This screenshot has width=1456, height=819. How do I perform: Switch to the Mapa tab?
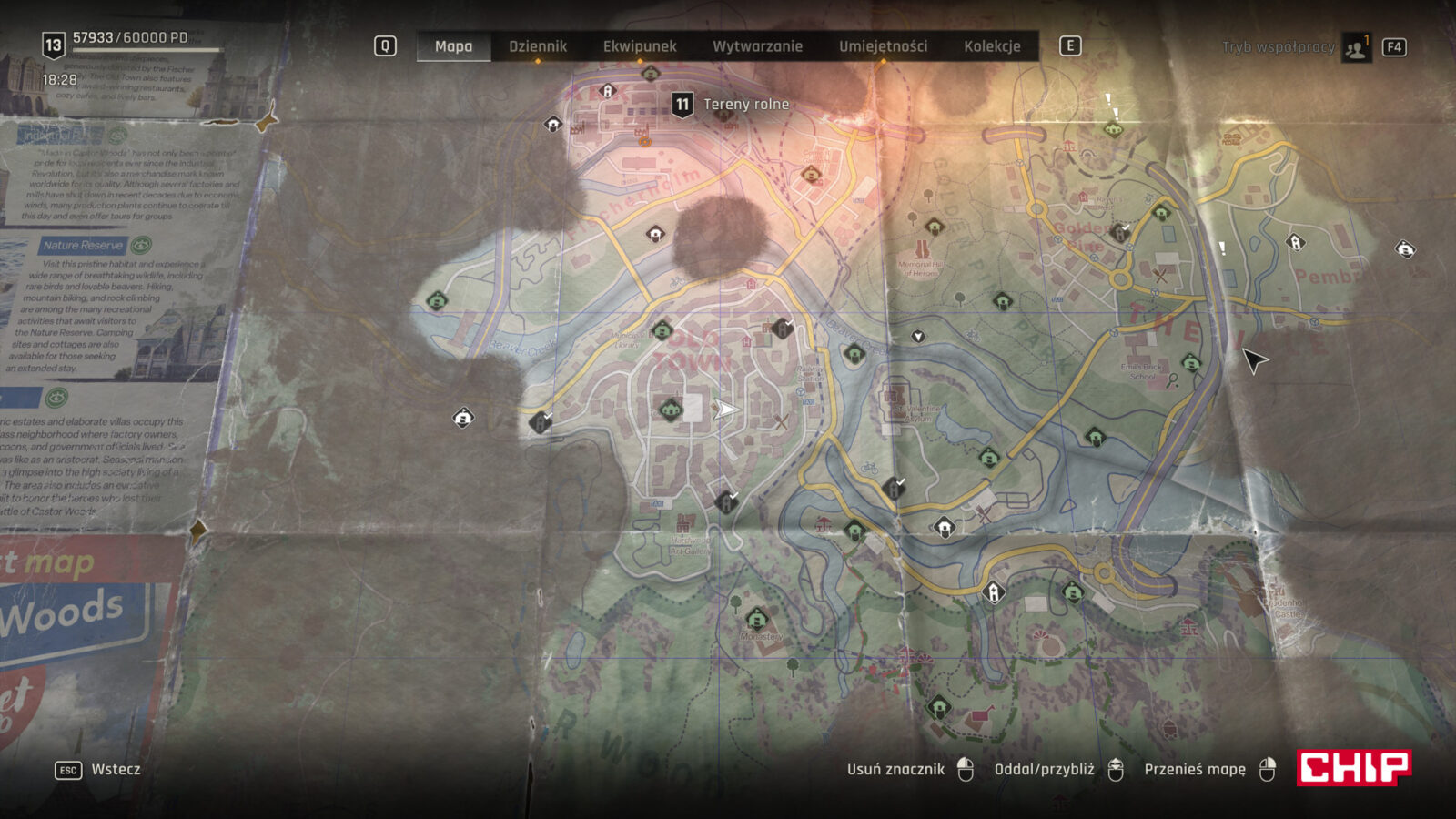pos(453,46)
